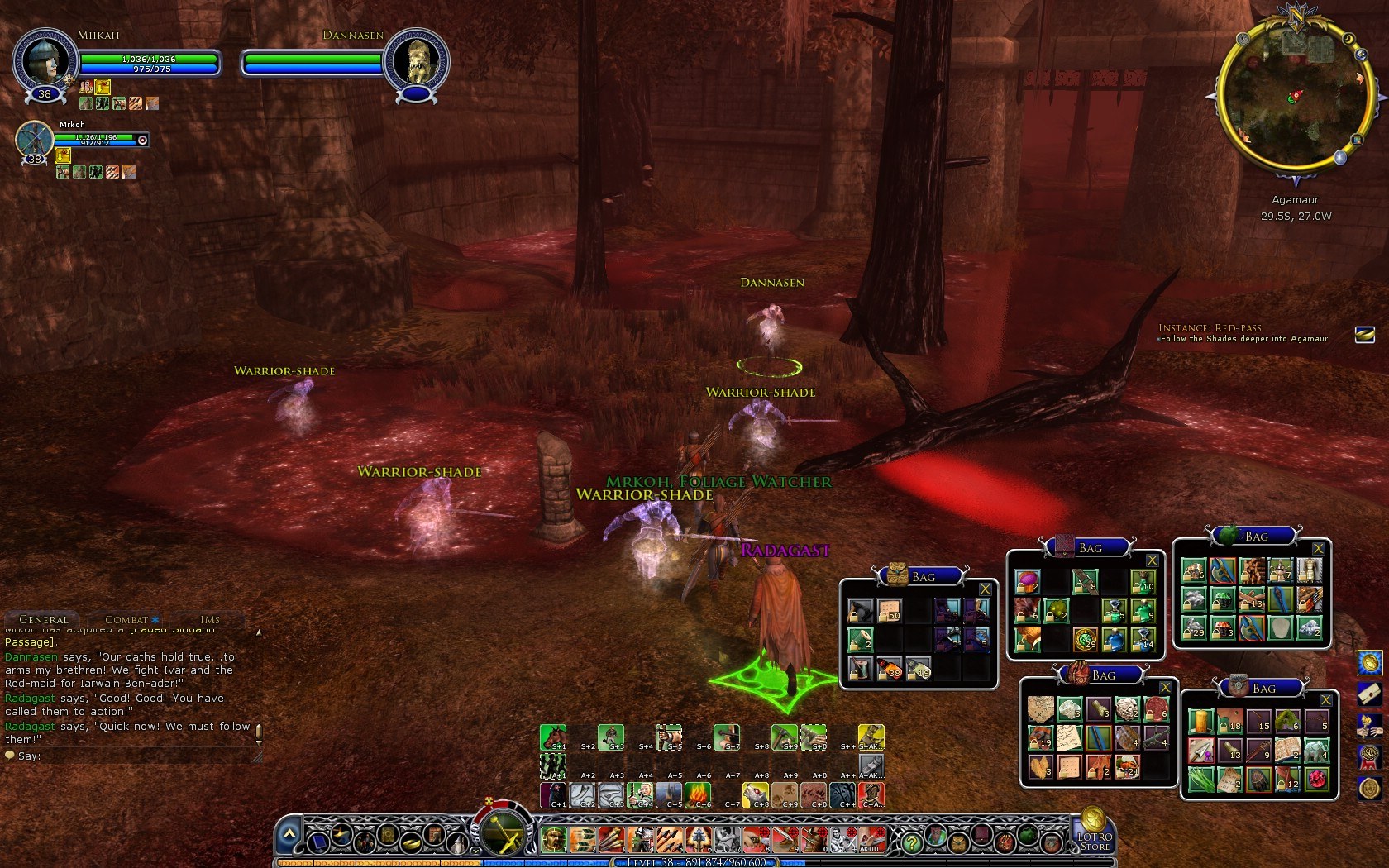This screenshot has height=868, width=1389.
Task: Switch to the Combat chat tab
Action: (x=126, y=619)
